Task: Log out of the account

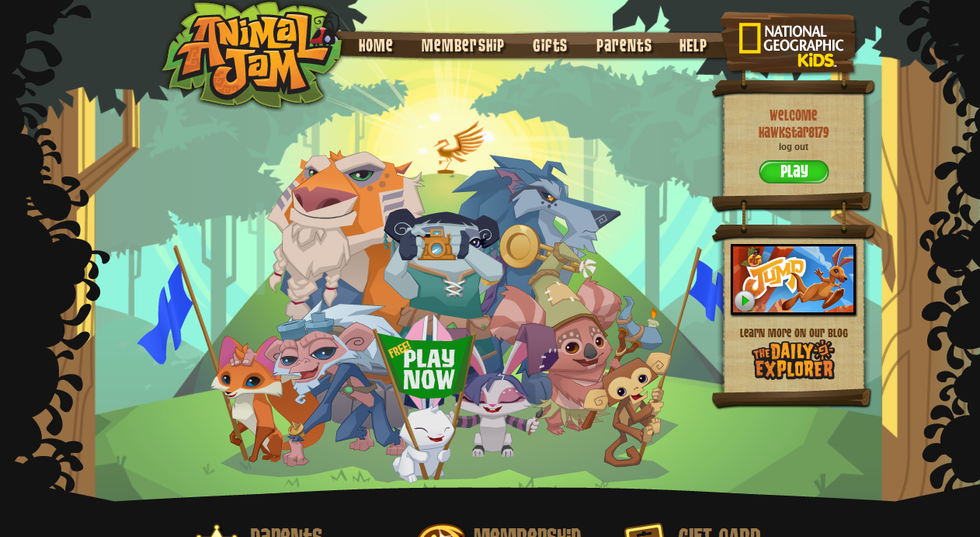Action: [793, 147]
